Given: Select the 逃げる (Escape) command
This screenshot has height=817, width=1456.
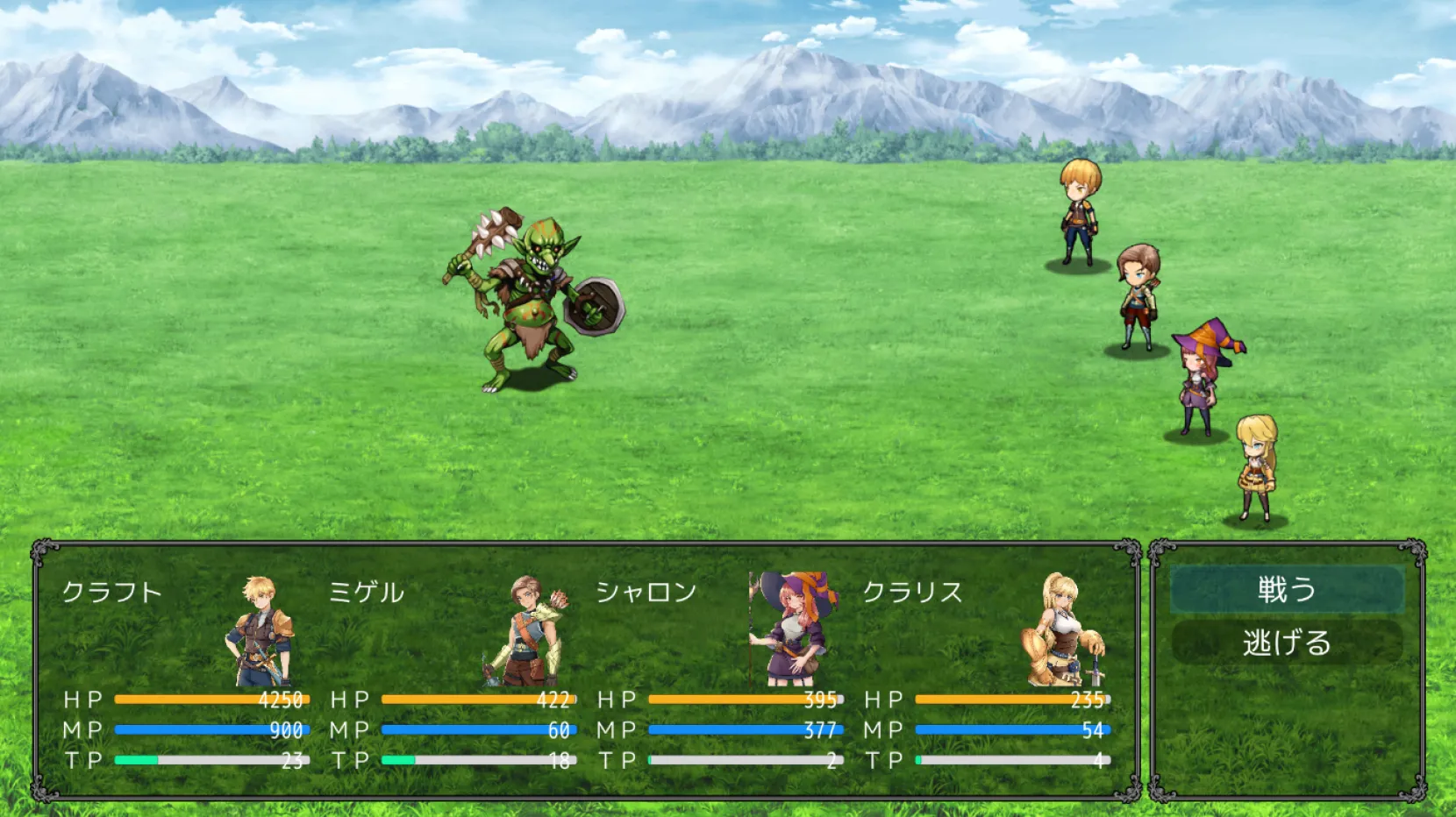Looking at the screenshot, I should 1287,643.
